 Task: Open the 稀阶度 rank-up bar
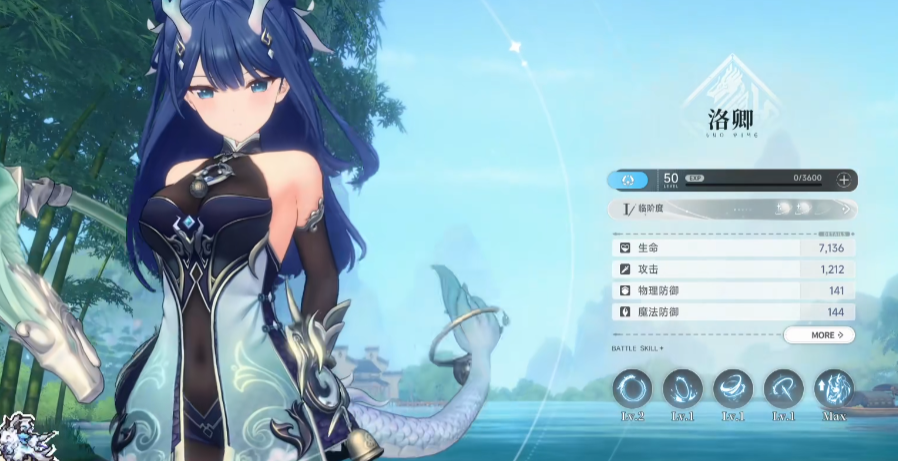732,209
